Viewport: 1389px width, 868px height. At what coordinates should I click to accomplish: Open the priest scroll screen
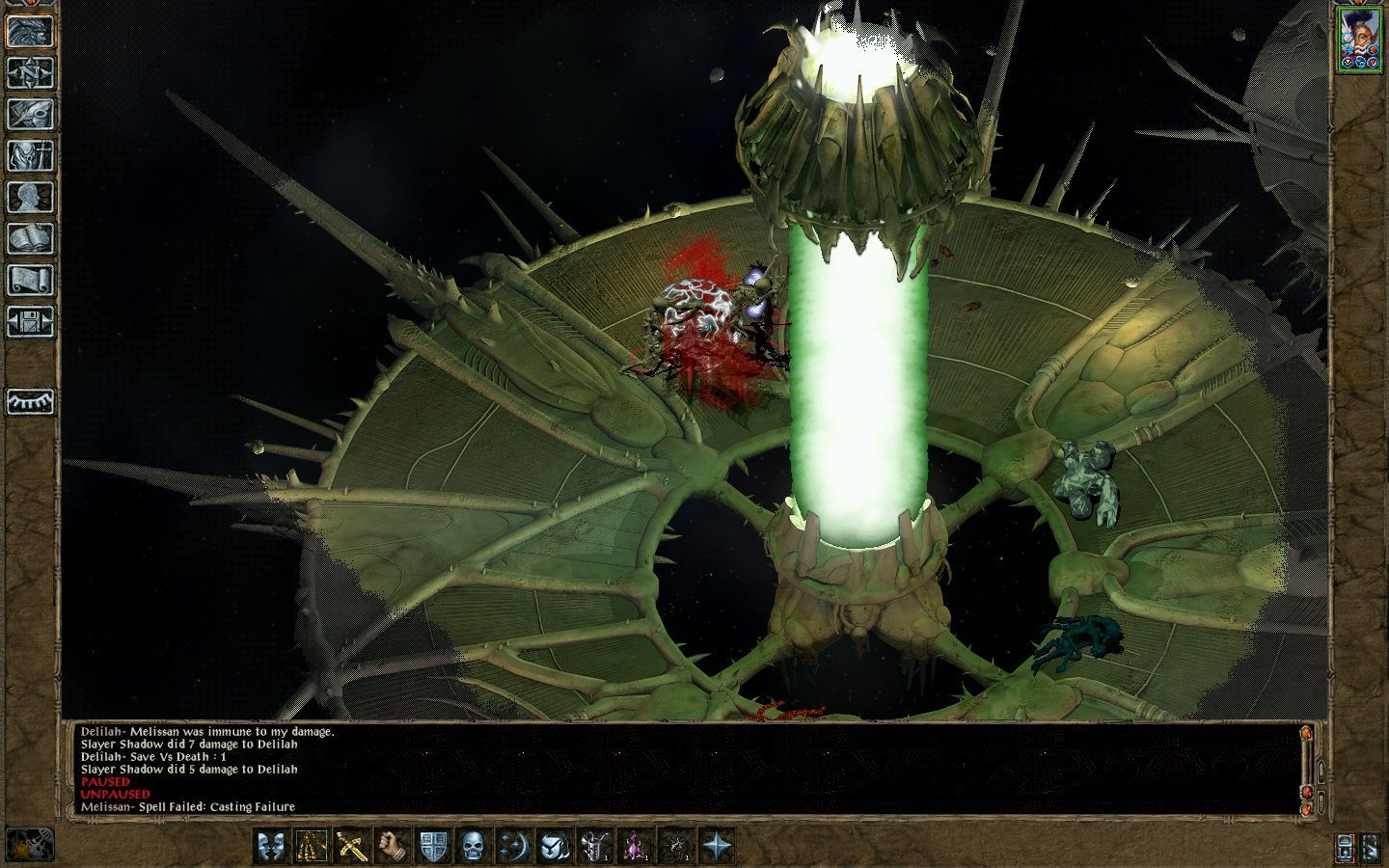30,280
